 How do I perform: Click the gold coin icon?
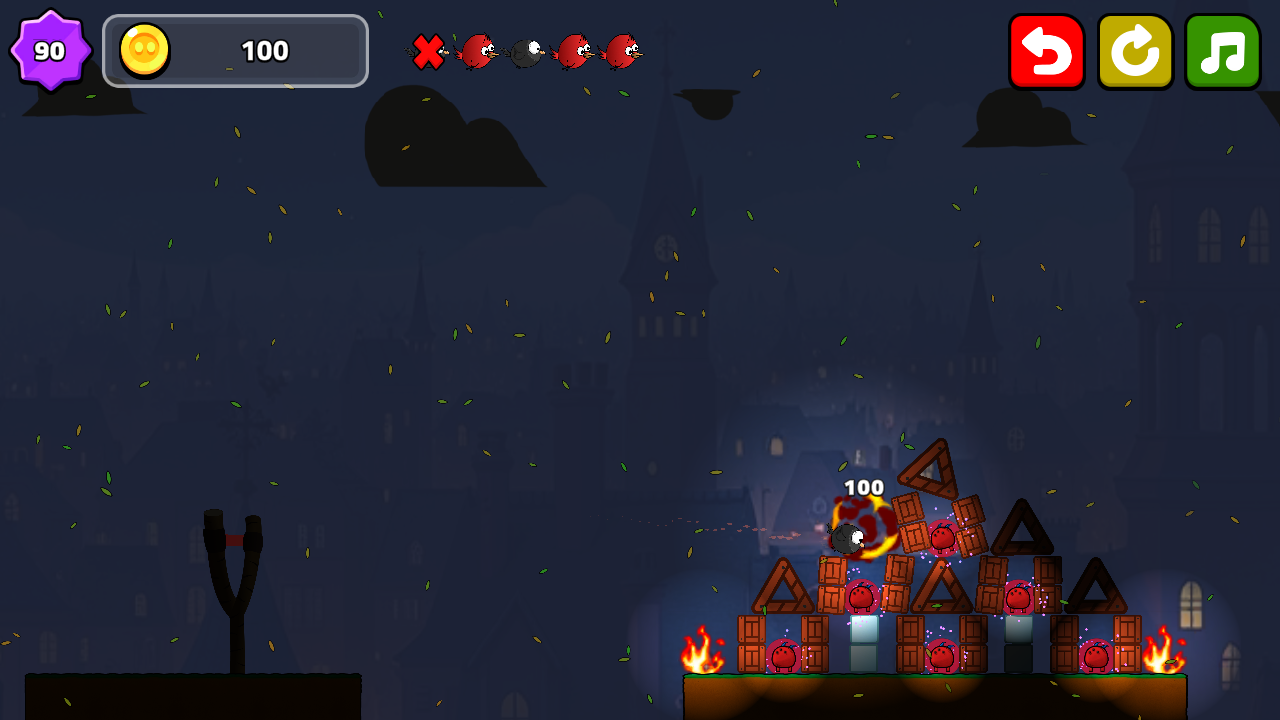[143, 50]
